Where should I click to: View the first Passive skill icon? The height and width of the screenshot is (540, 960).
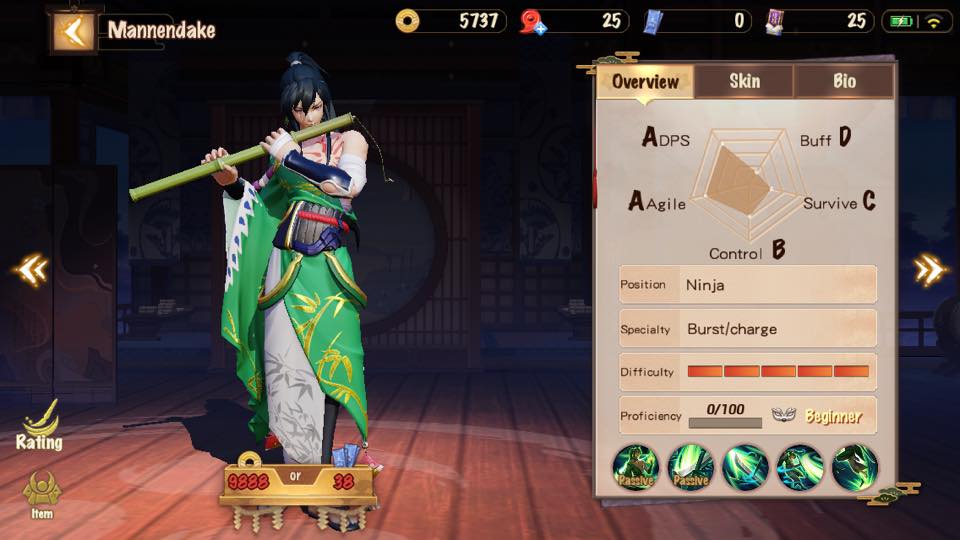(x=637, y=467)
